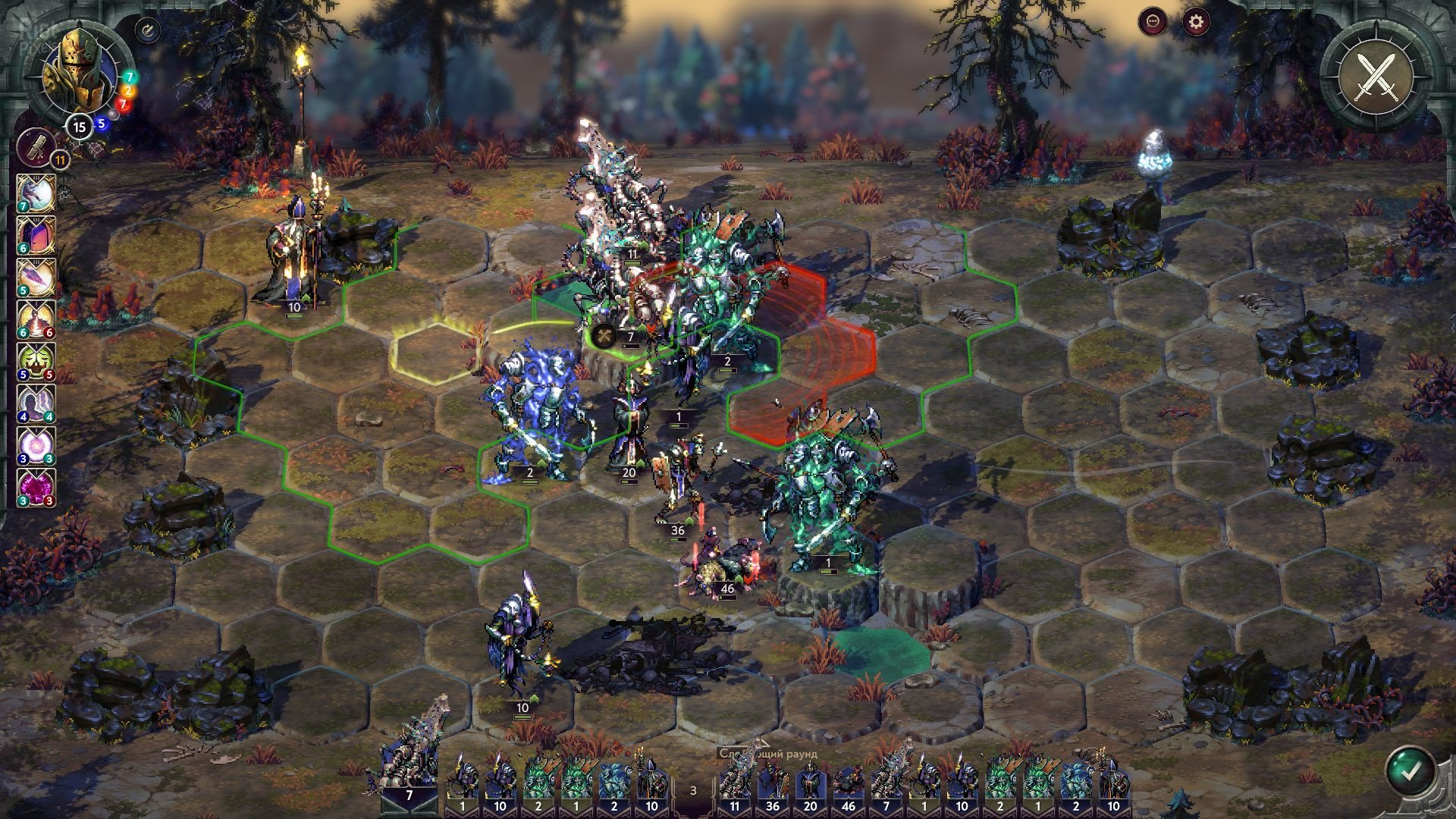The width and height of the screenshot is (1456, 819).
Task: Cast the purple doorway portal spell
Action: (x=36, y=236)
